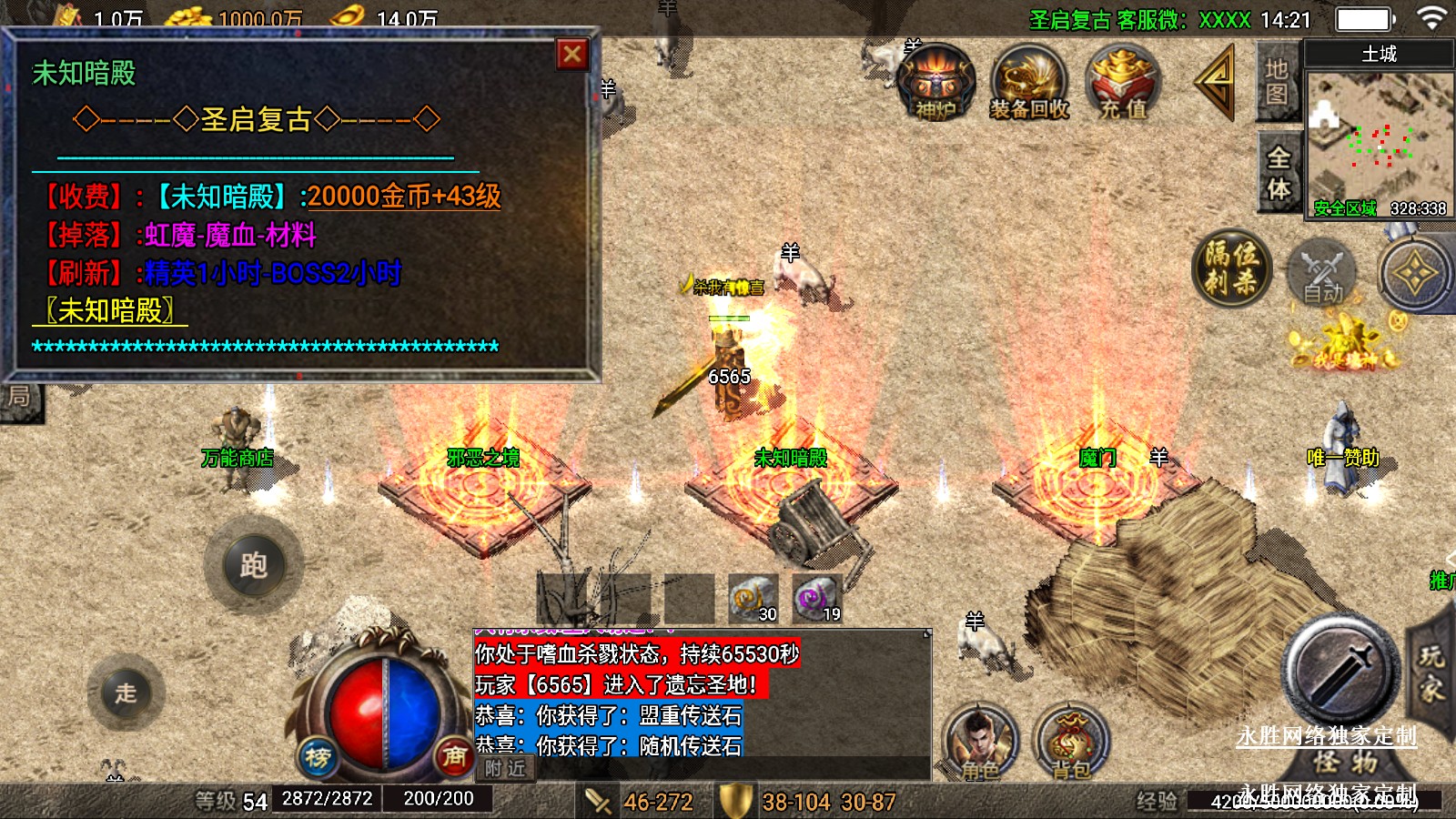The height and width of the screenshot is (819, 1456).
Task: Collapse the top icon bar with the gold arrow
Action: coord(1216,82)
